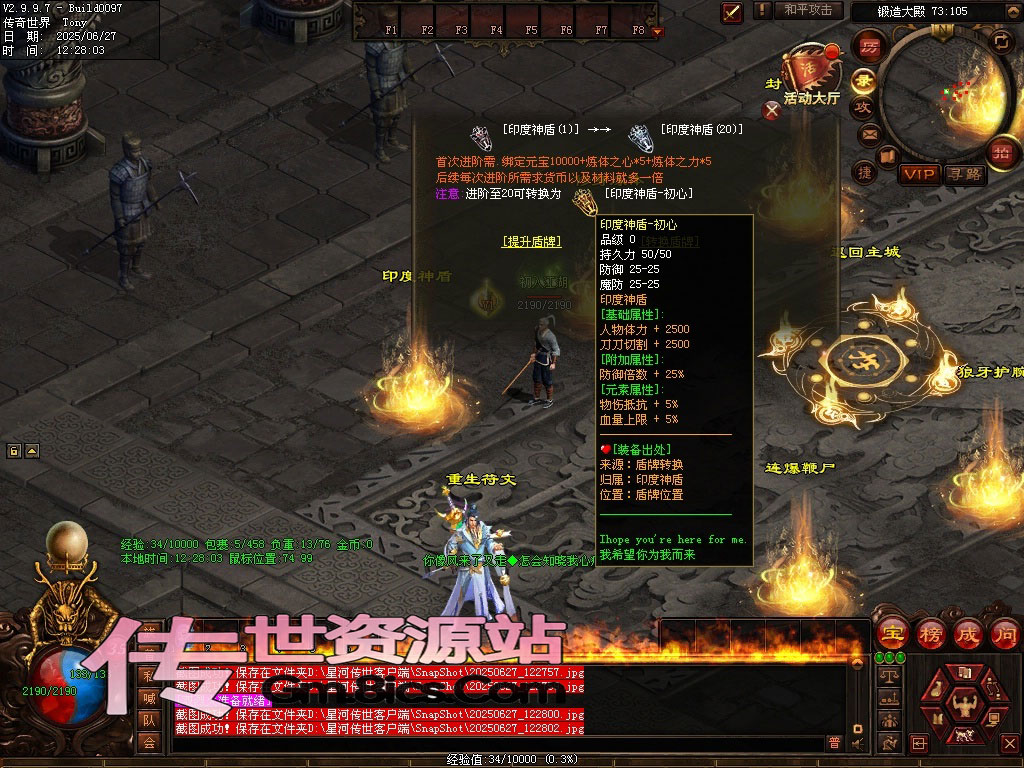Viewport: 1024px width, 768px height.
Task: Switch to the 队 team chat channel
Action: pos(148,720)
